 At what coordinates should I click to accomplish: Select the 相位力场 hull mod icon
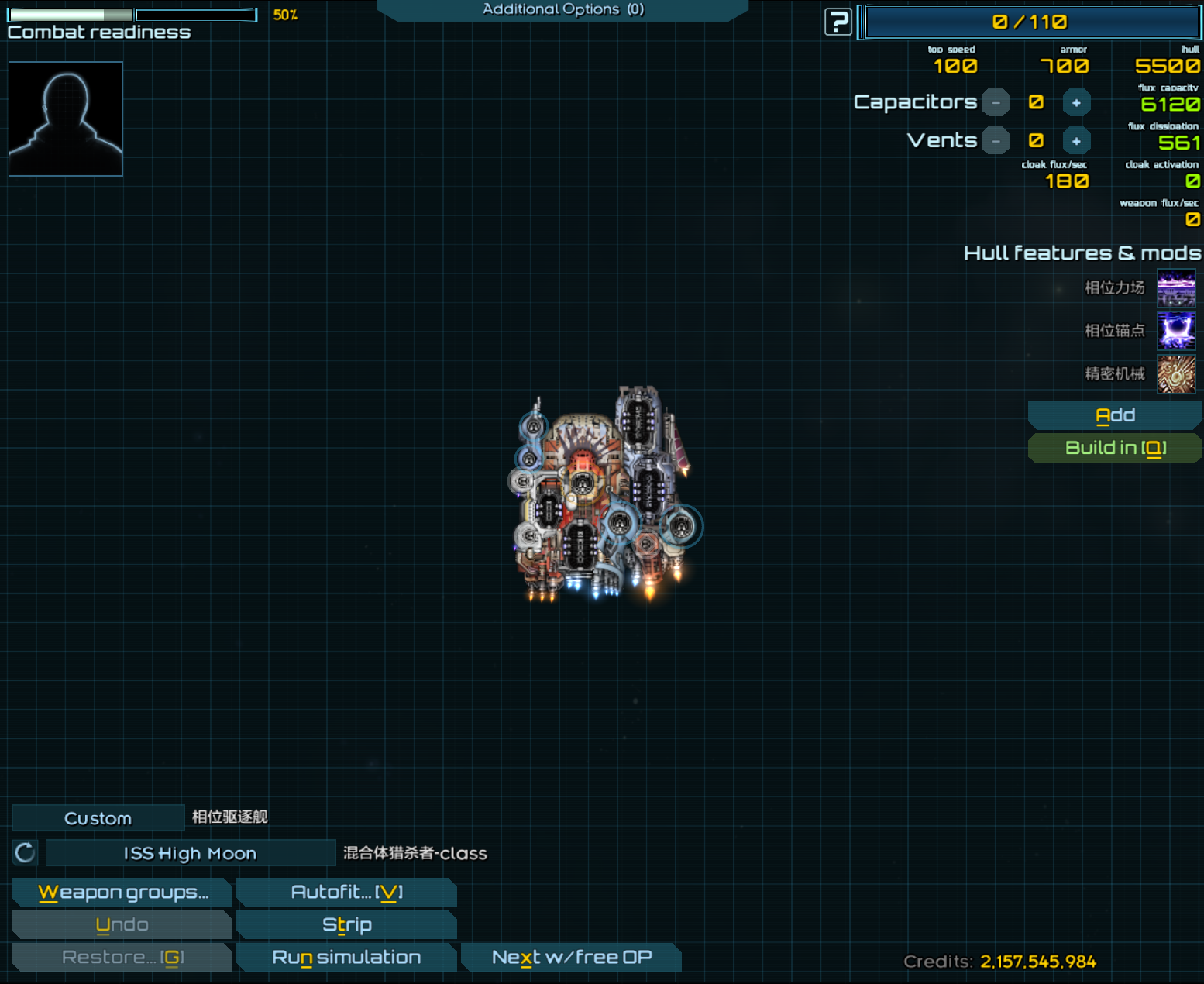[x=1176, y=288]
